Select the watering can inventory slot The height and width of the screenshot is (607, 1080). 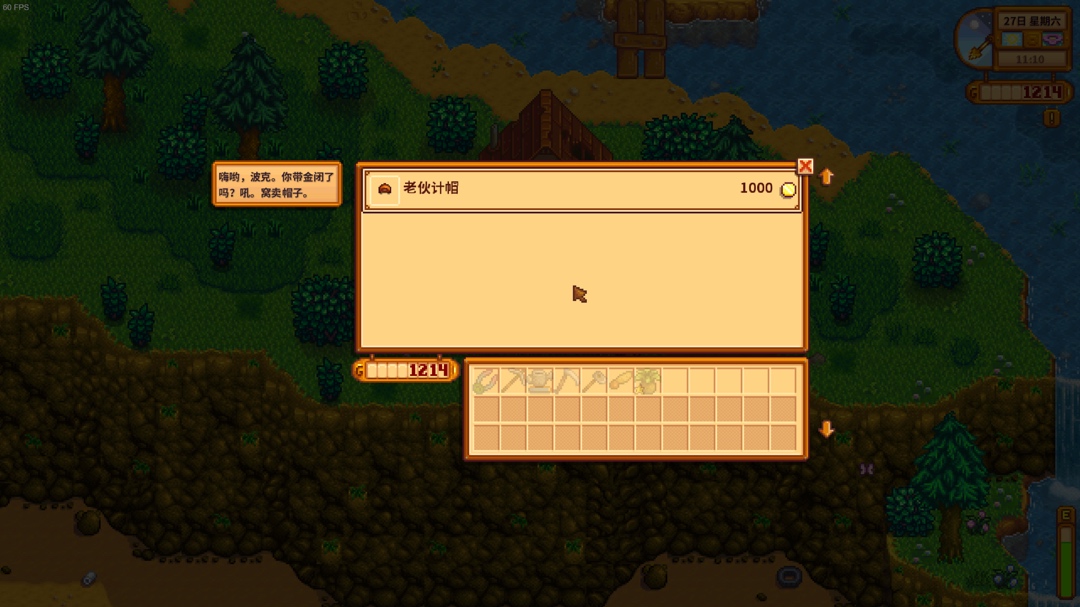point(541,381)
